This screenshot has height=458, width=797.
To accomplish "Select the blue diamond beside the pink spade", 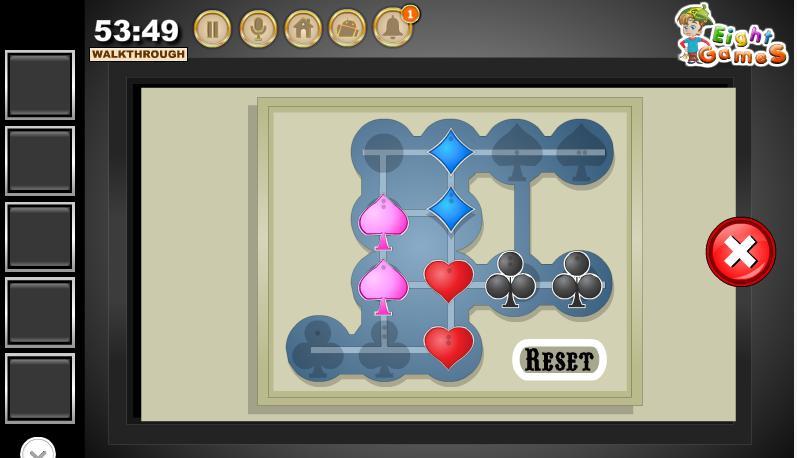I will coord(451,210).
